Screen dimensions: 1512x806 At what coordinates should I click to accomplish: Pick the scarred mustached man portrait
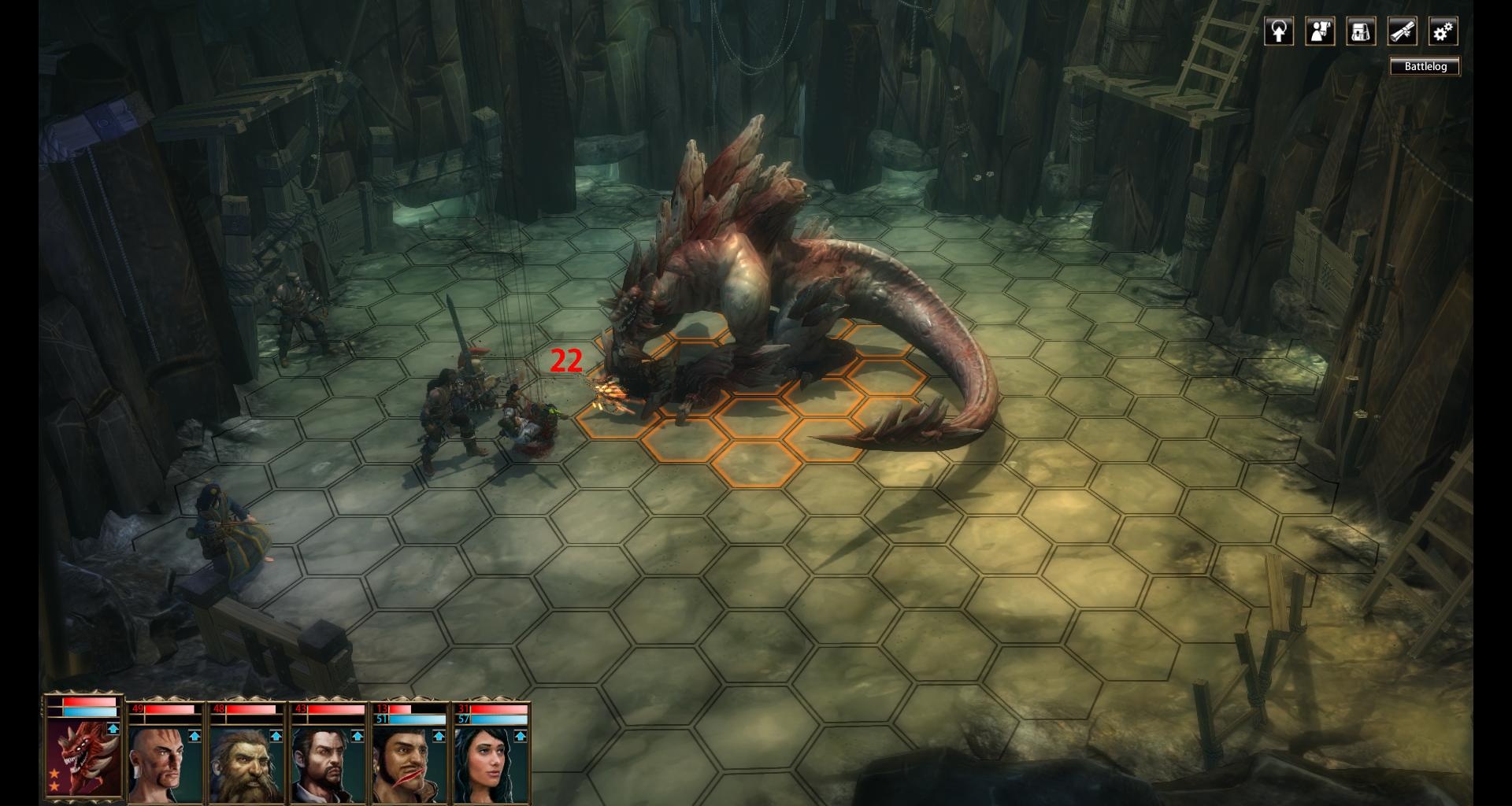point(405,763)
